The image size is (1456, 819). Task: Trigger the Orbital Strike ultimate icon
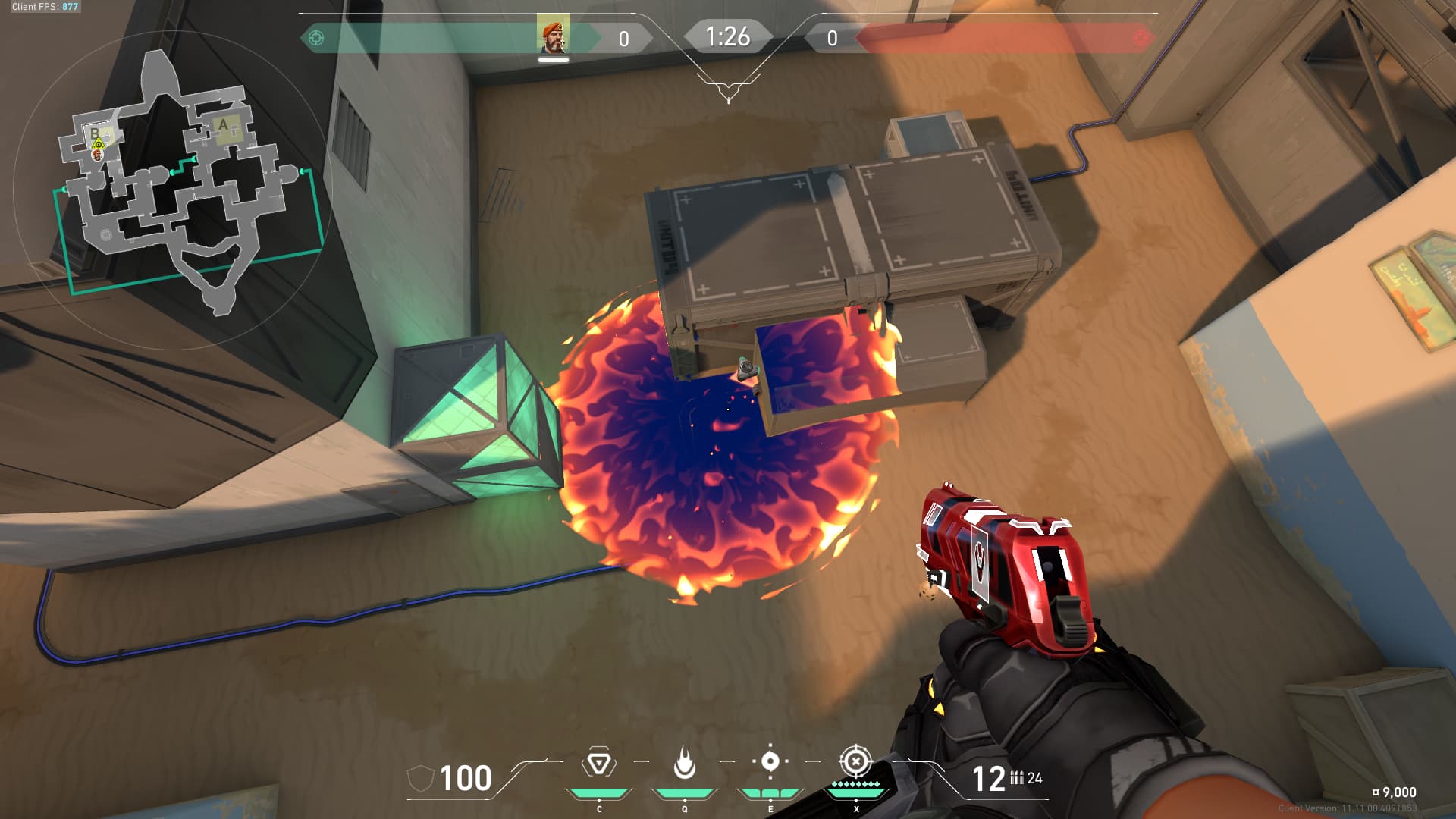[855, 761]
